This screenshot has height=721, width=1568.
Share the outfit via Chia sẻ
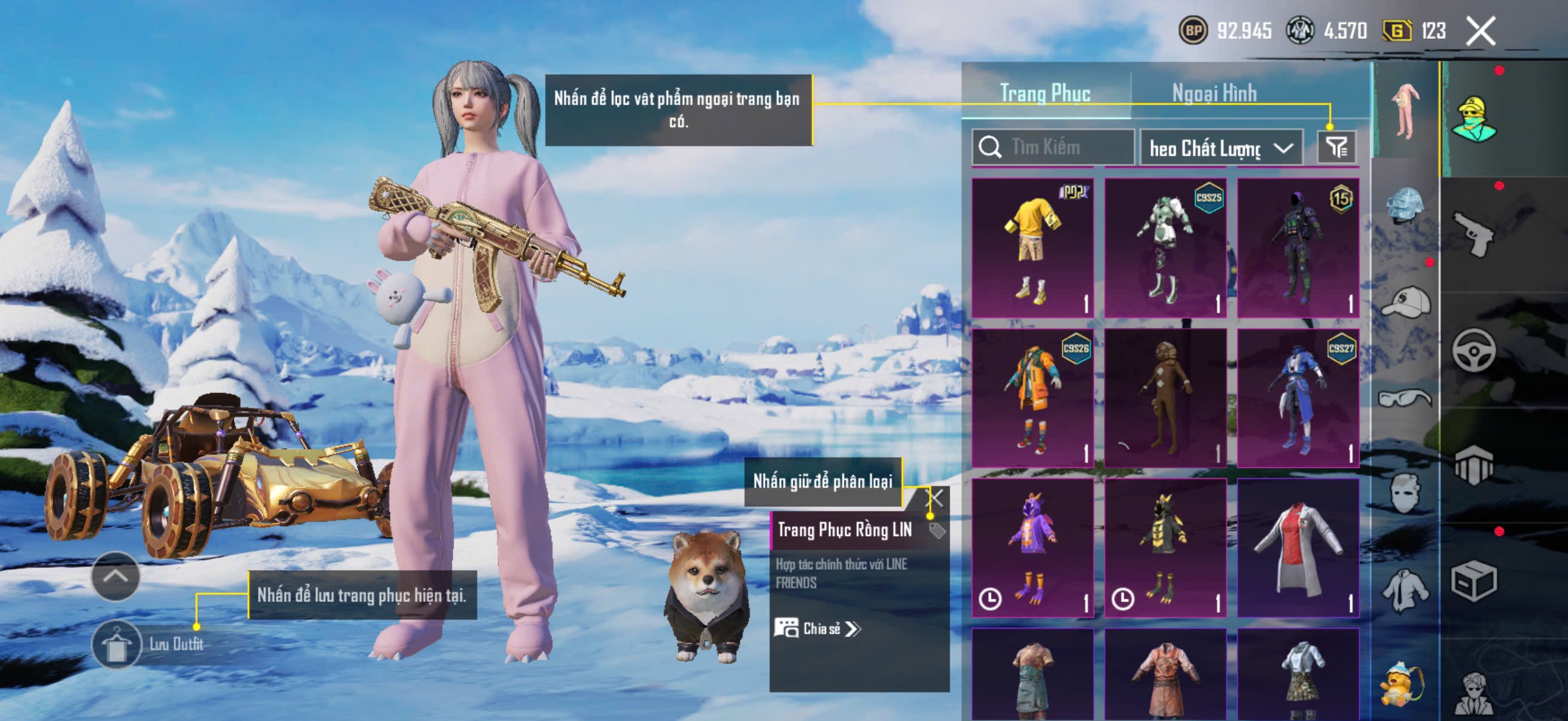coord(817,628)
